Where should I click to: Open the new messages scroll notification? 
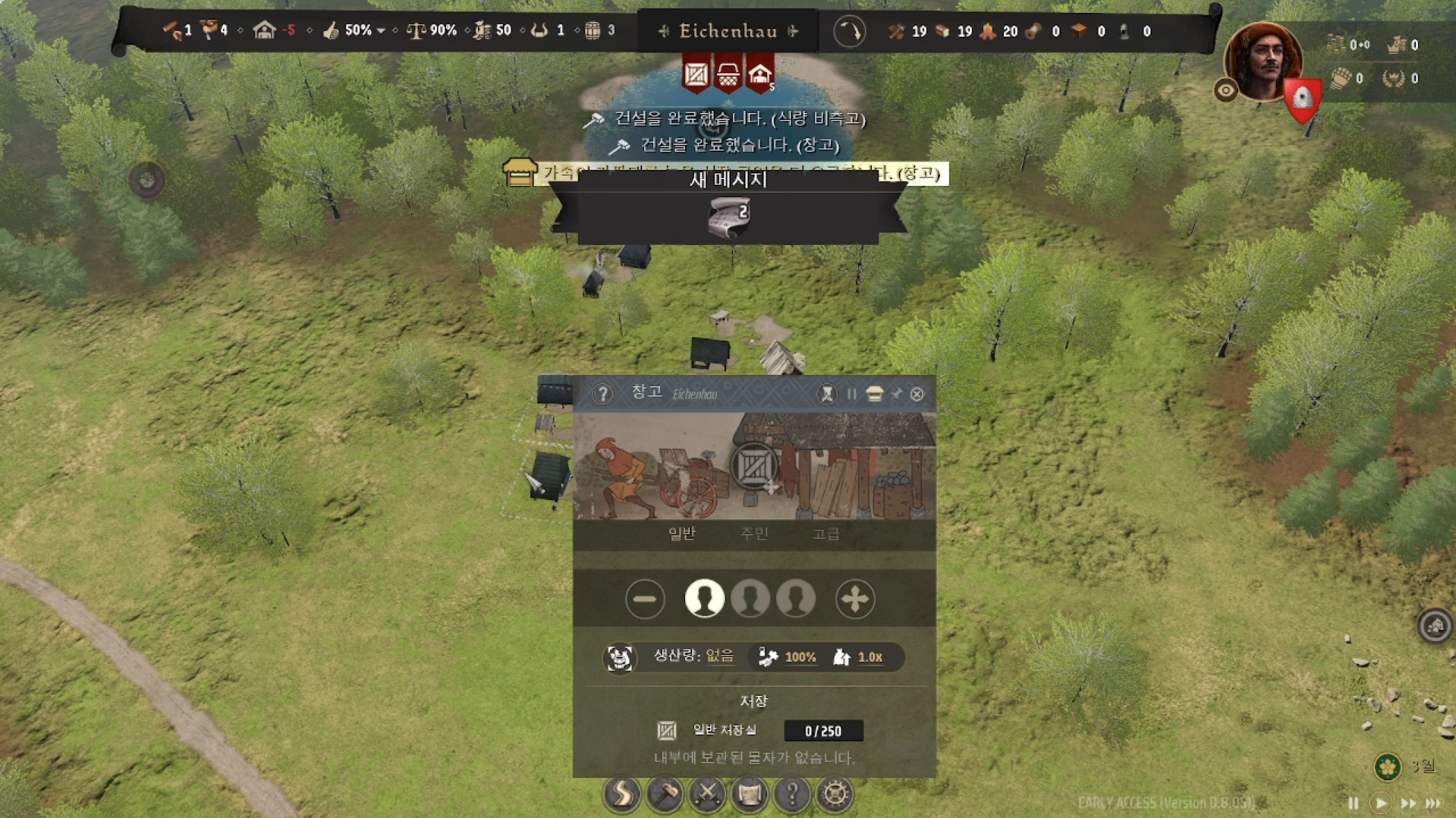728,216
